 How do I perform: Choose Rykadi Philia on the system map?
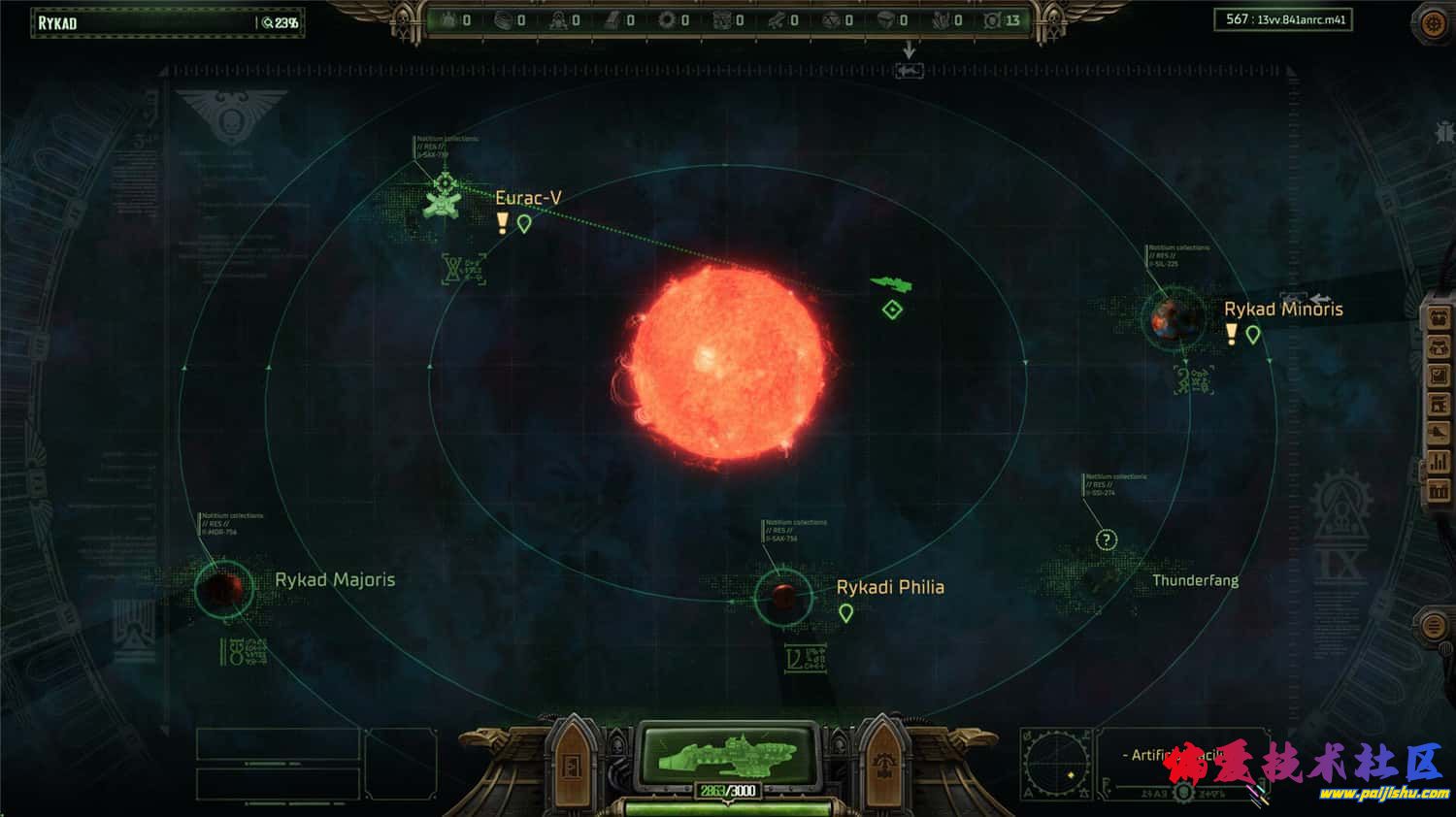[889, 587]
